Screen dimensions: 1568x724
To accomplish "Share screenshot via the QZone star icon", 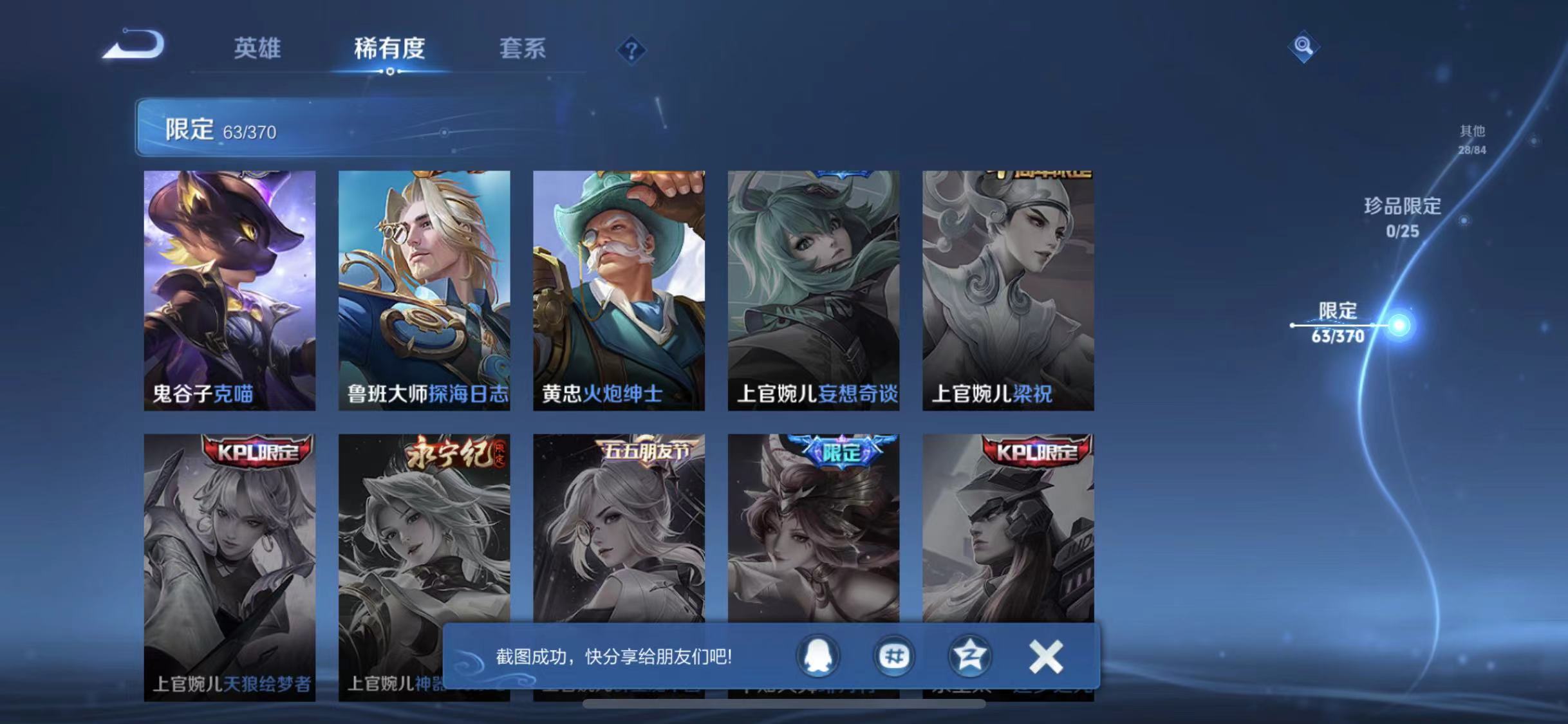I will pos(971,656).
